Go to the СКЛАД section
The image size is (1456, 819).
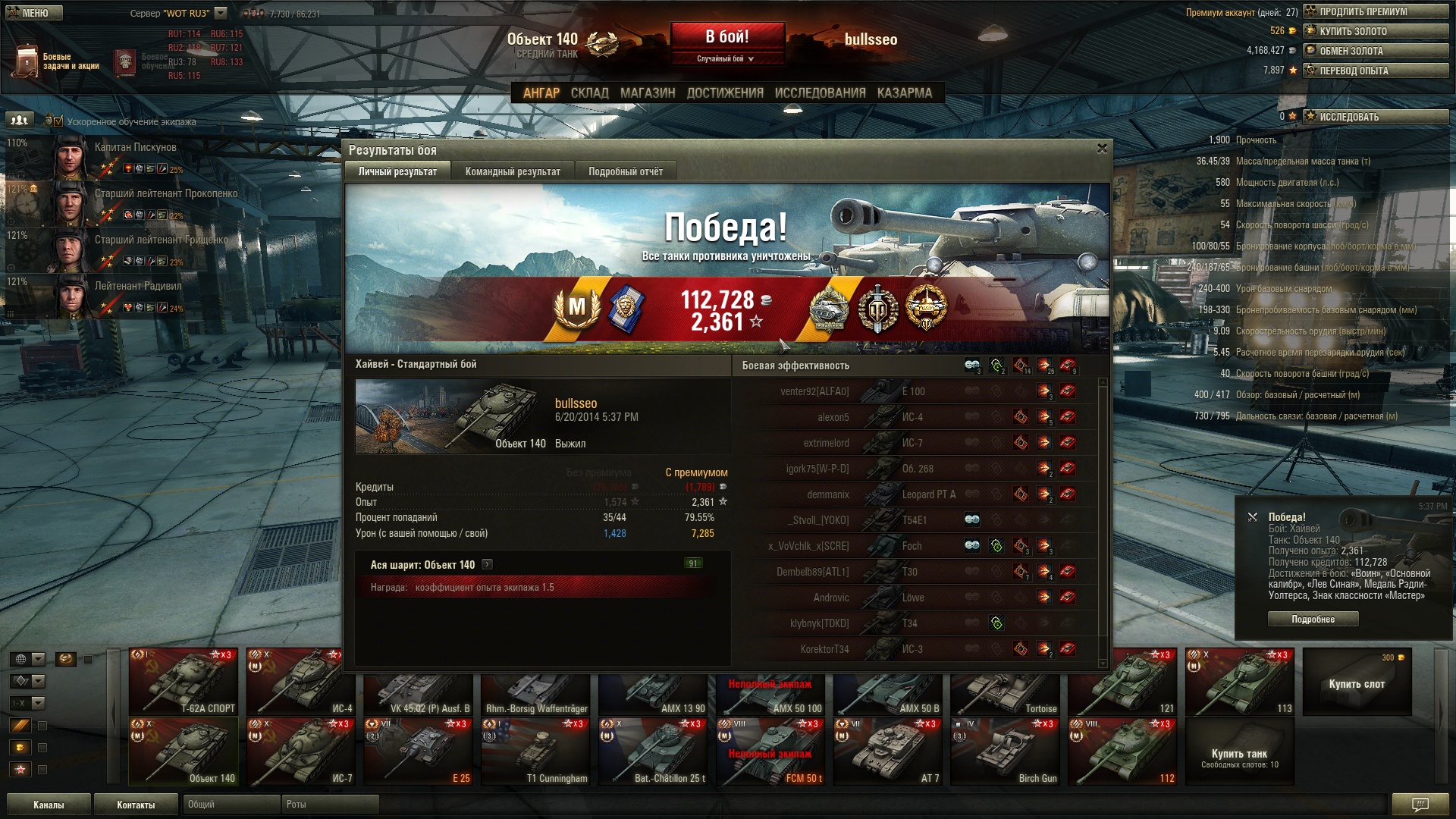coord(589,93)
